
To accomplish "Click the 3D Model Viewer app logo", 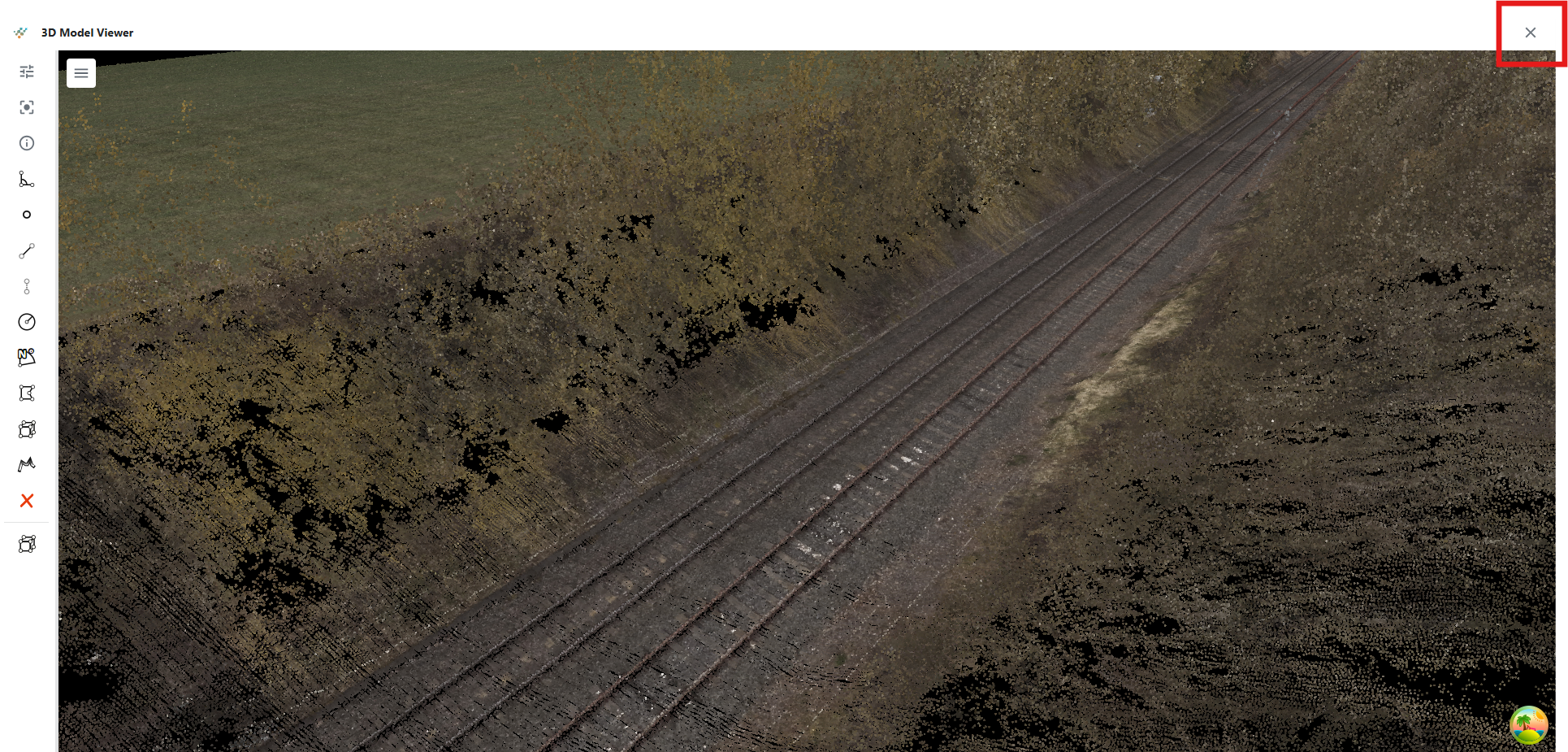I will 19,32.
